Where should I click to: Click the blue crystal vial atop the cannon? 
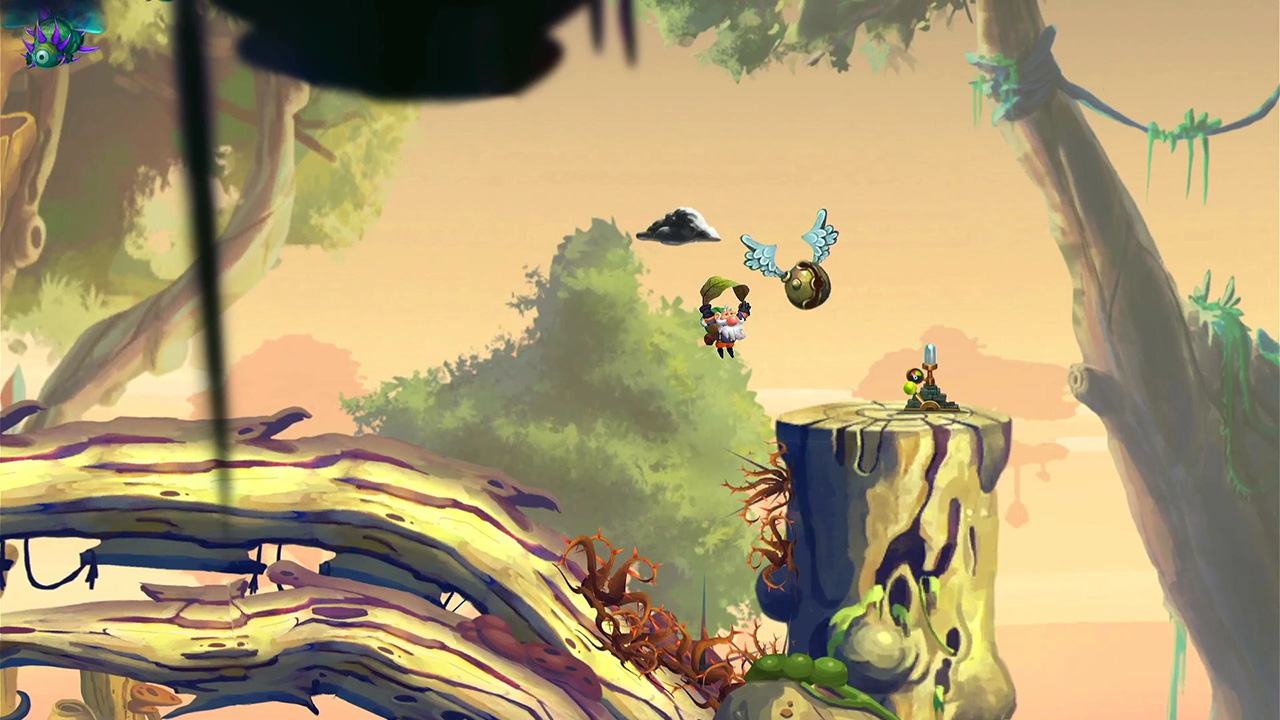(x=929, y=355)
